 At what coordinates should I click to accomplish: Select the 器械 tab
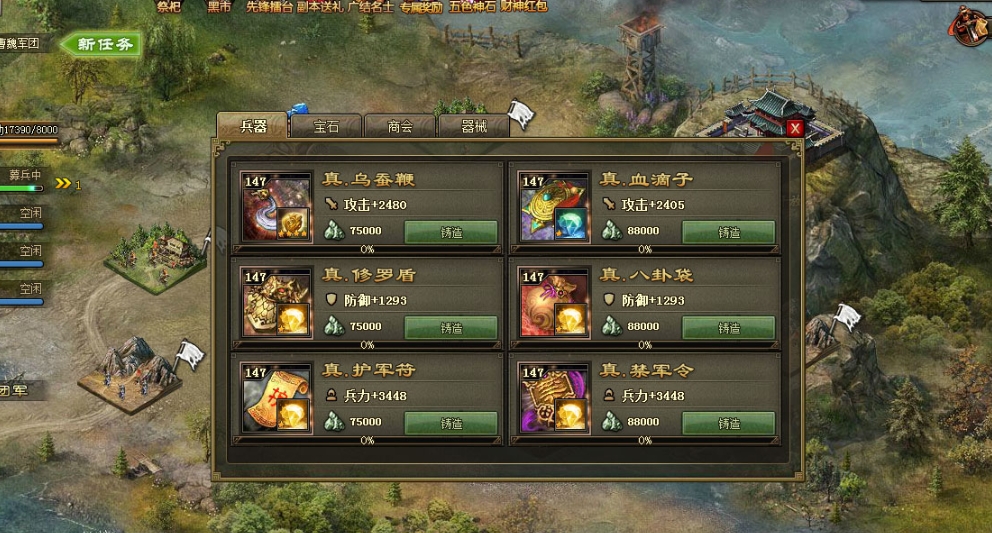pyautogui.click(x=473, y=127)
